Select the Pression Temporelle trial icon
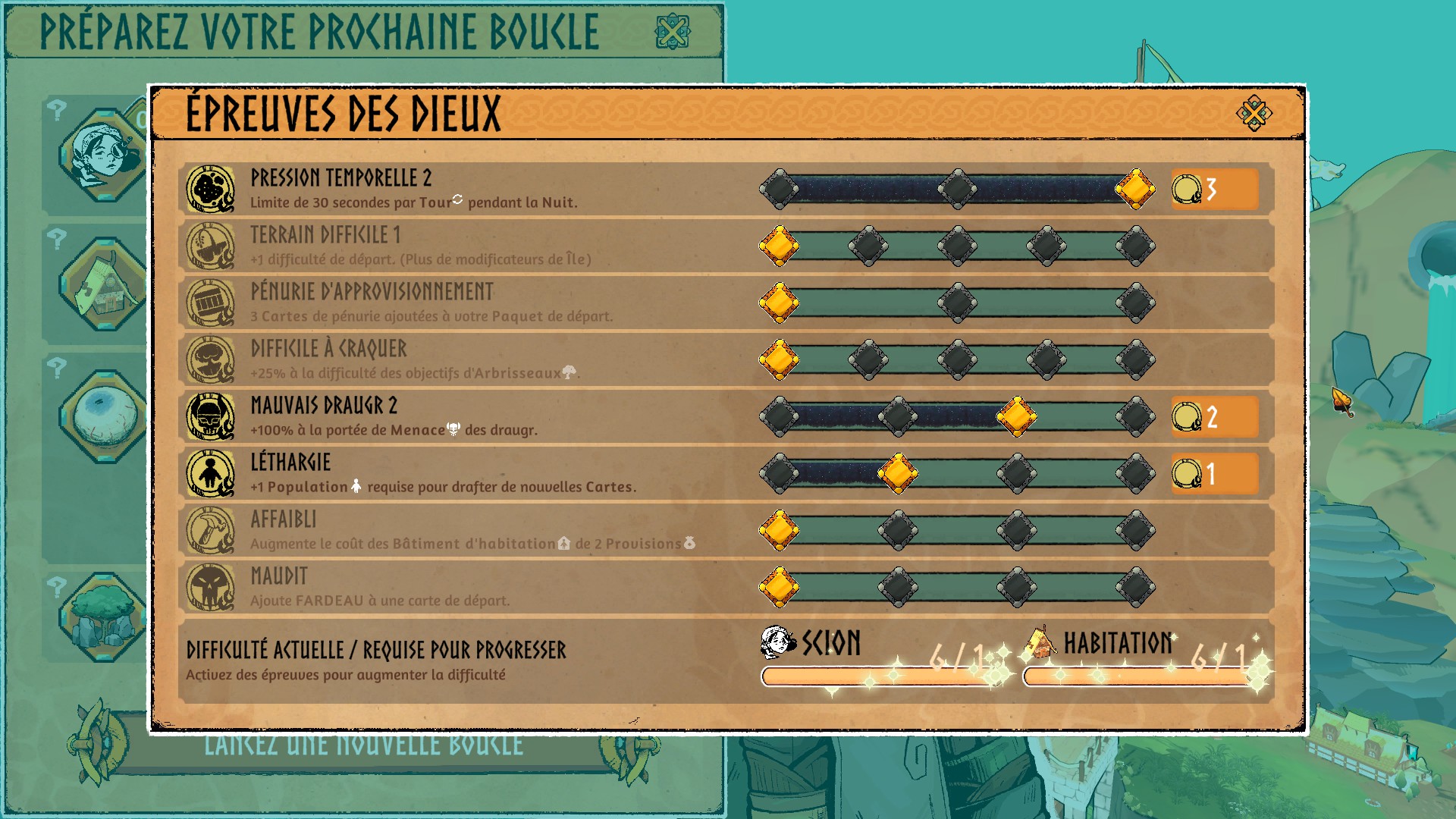The width and height of the screenshot is (1456, 819). pos(210,189)
